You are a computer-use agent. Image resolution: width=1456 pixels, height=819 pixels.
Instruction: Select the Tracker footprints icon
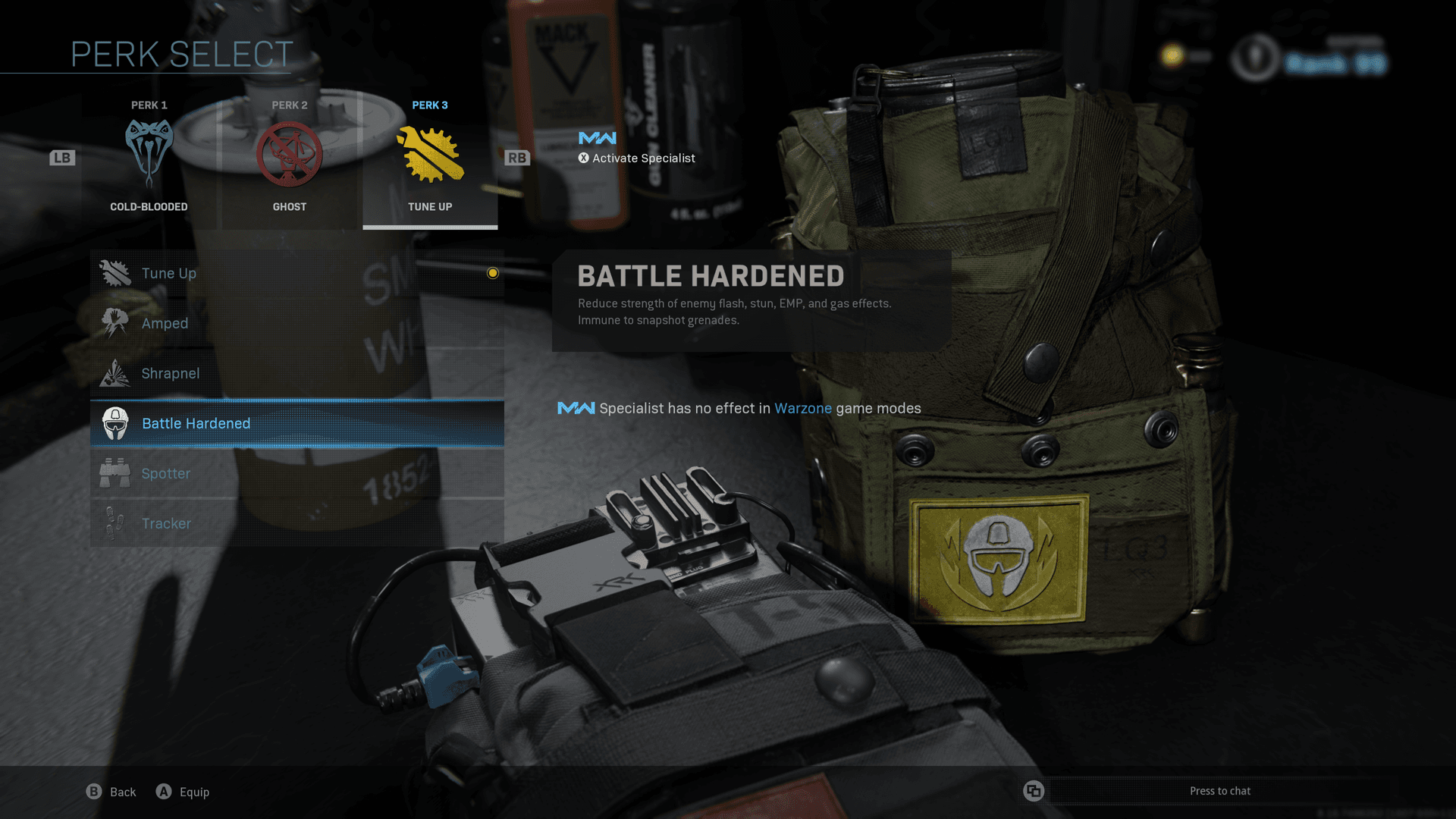pos(115,522)
